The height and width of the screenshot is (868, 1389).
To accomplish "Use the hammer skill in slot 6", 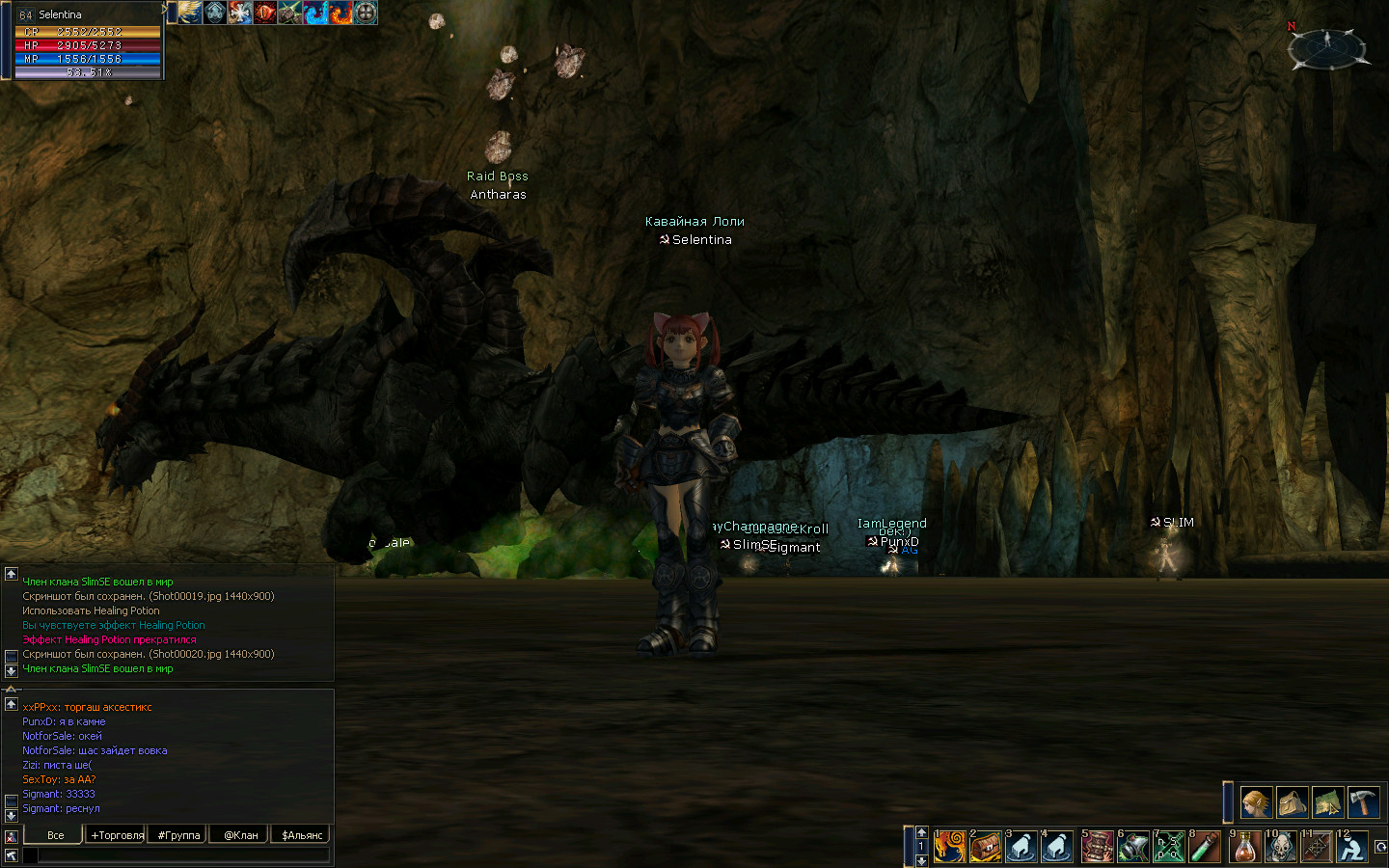I will click(x=1133, y=847).
